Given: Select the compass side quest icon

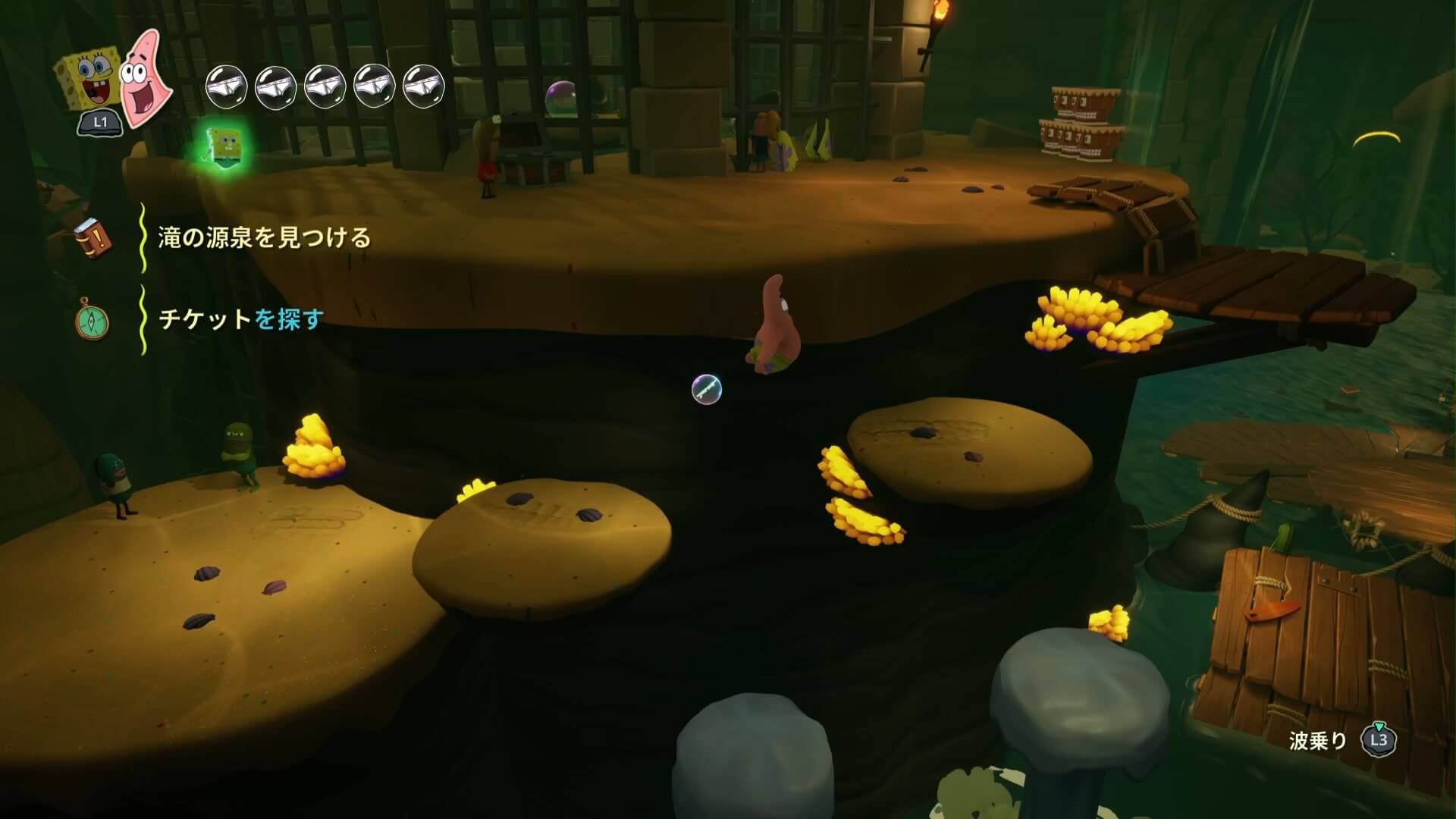Looking at the screenshot, I should point(92,320).
